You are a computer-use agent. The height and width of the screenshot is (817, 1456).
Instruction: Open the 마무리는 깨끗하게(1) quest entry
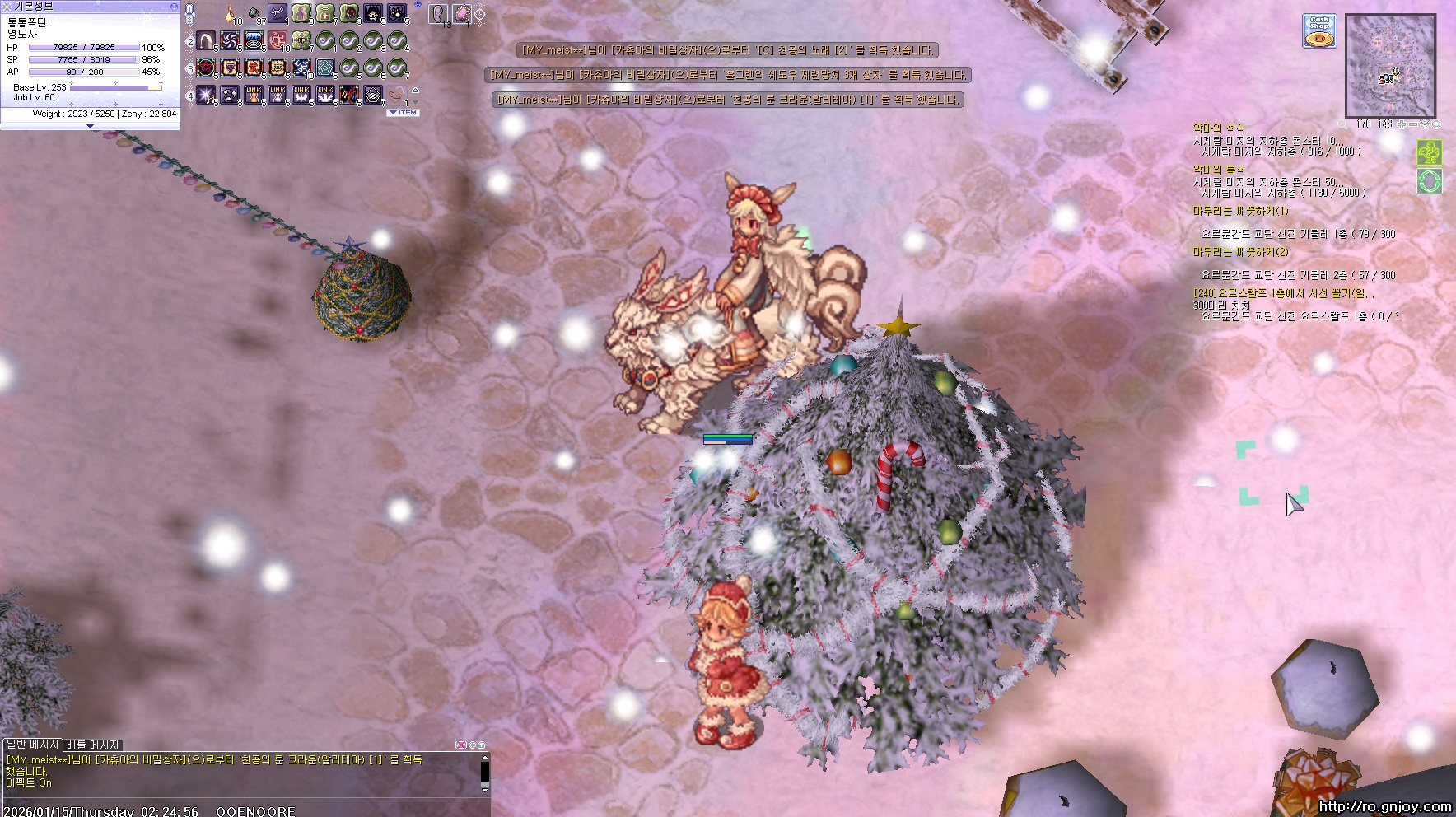1240,211
